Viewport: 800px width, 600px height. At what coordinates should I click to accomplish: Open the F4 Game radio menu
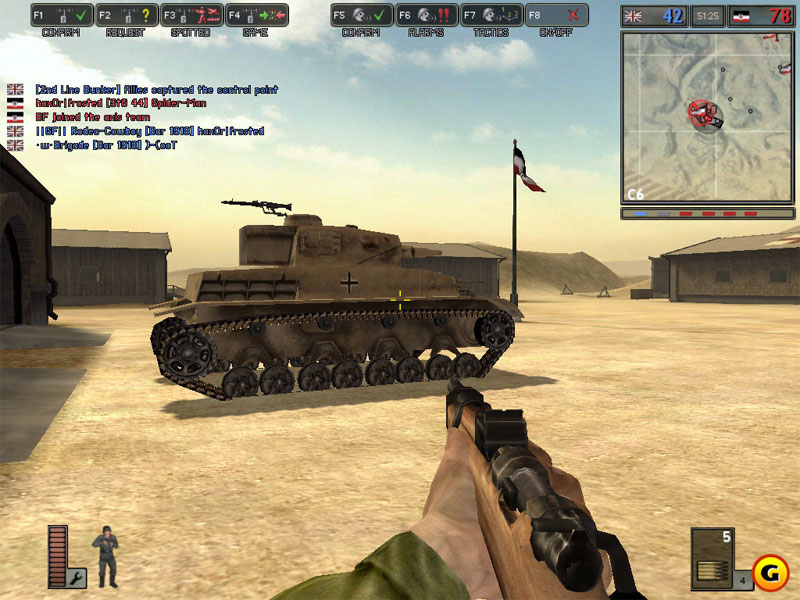point(256,16)
